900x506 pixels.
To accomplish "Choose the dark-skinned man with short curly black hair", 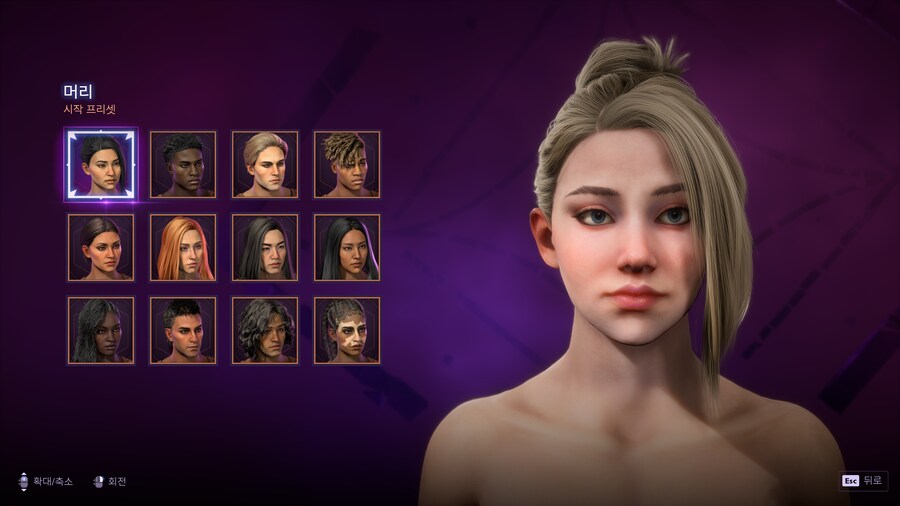I will [x=183, y=164].
